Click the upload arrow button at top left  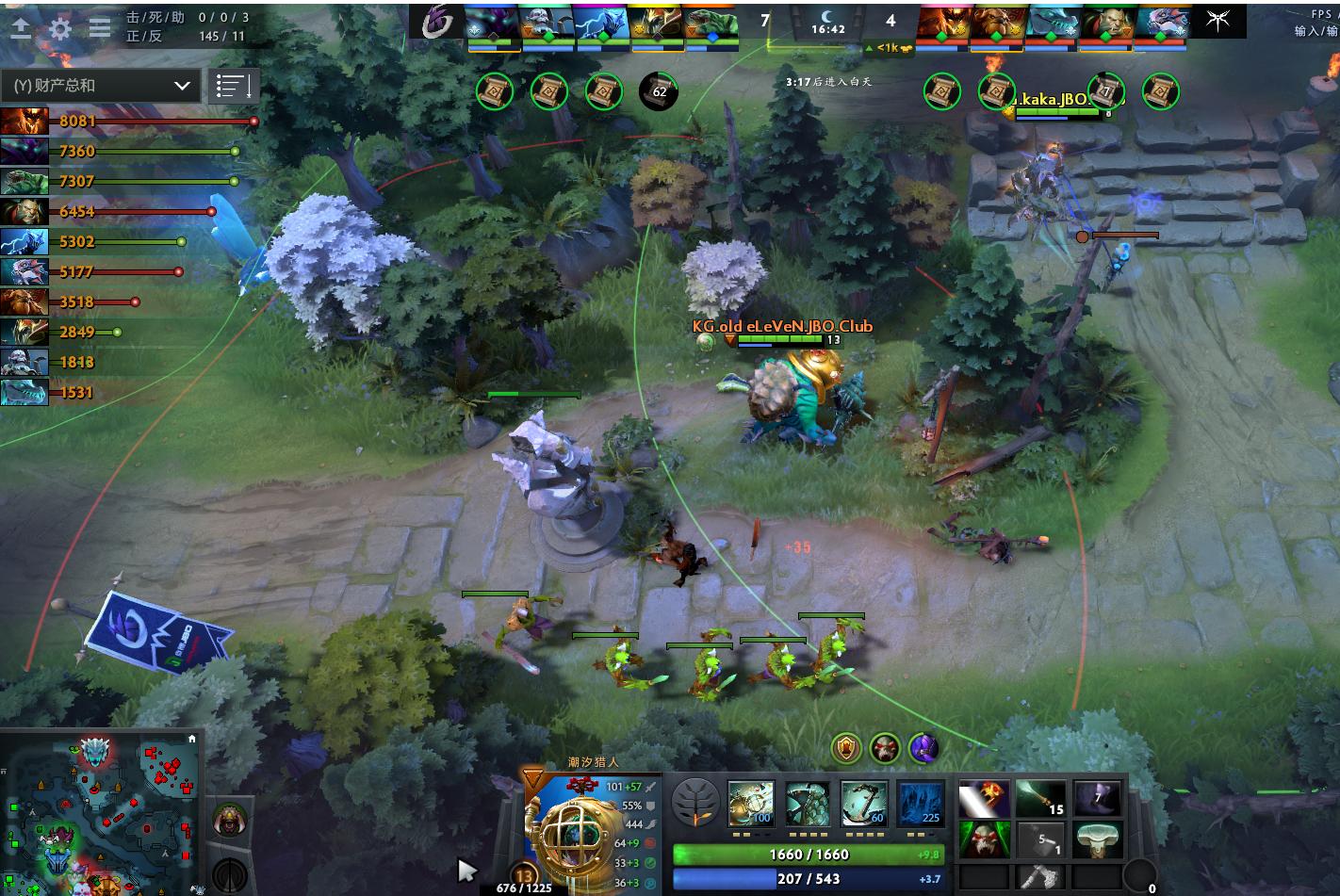click(x=20, y=28)
